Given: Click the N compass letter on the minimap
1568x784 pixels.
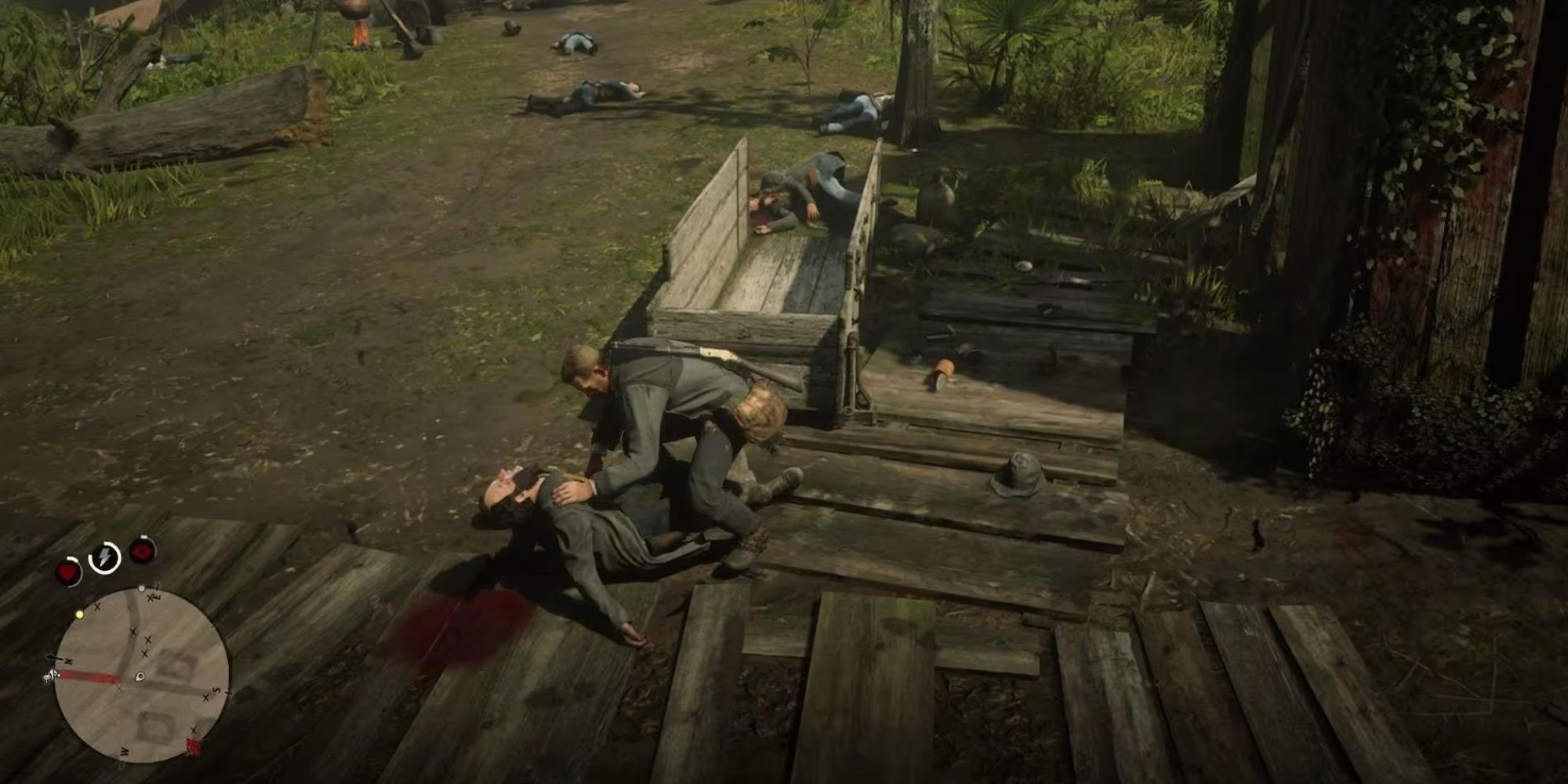Looking at the screenshot, I should pyautogui.click(x=69, y=661).
